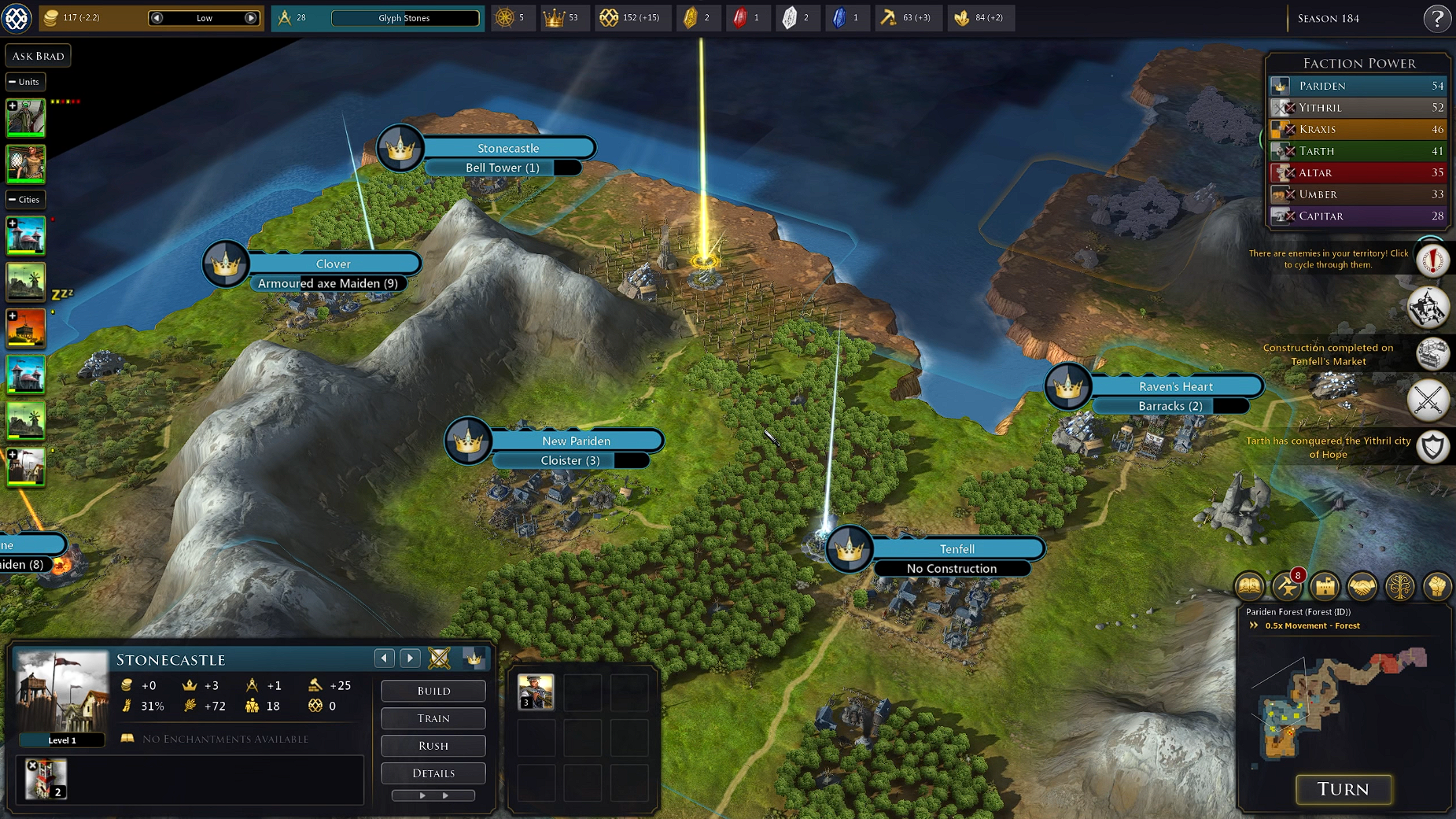
Task: Collapse the Units list
Action: (13, 82)
